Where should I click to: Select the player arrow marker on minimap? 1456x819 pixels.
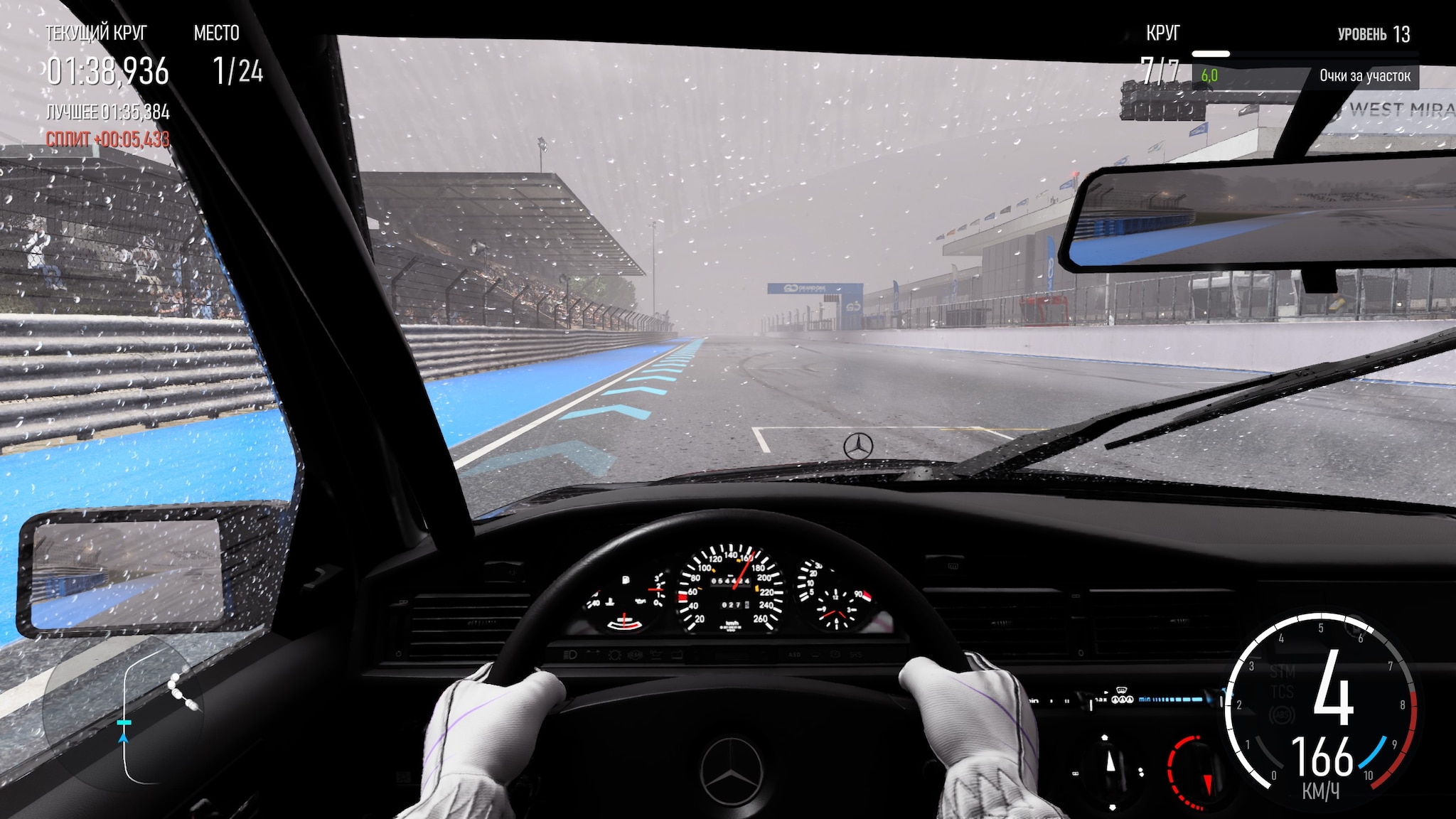124,737
